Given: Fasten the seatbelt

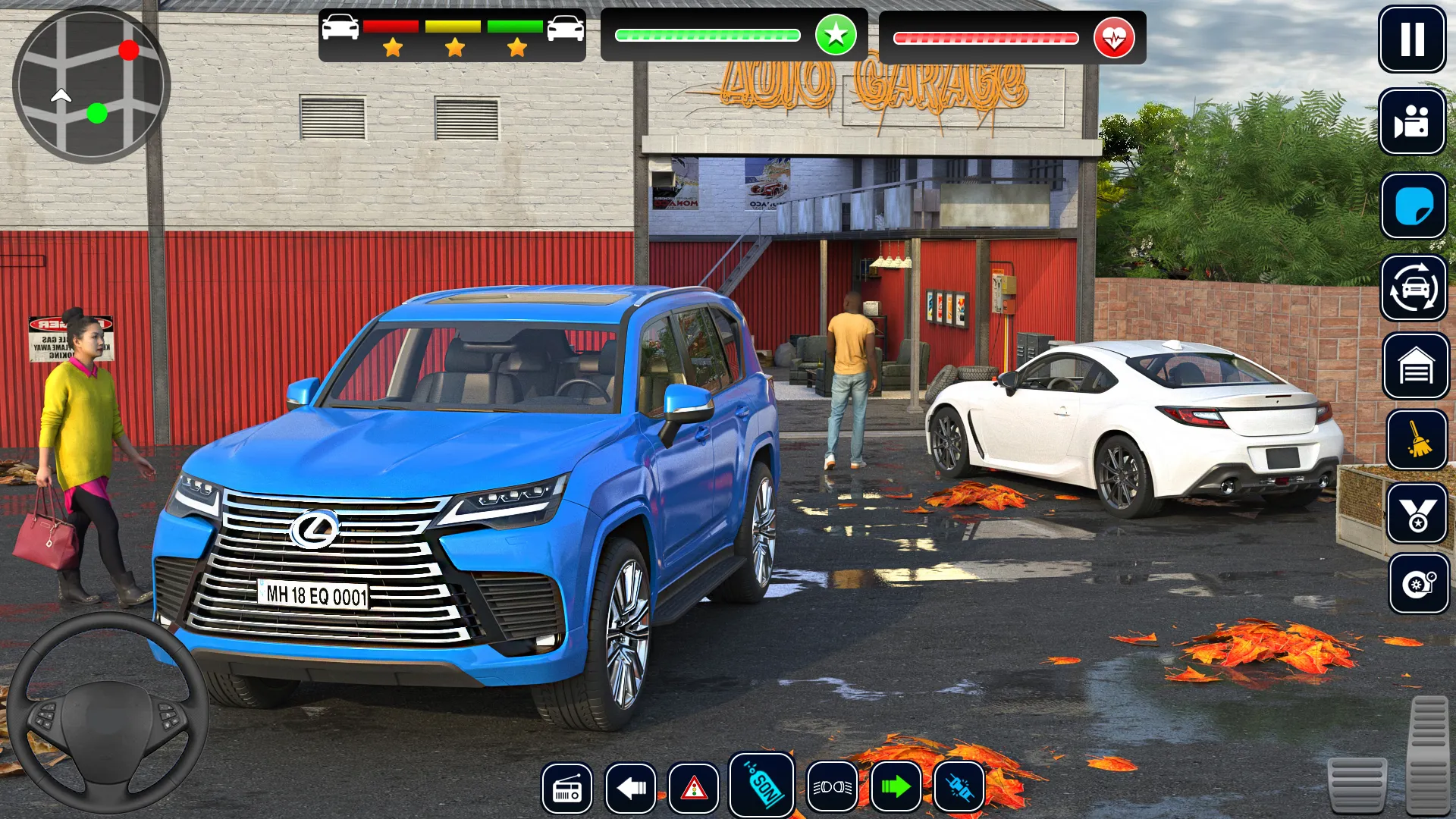Looking at the screenshot, I should click(959, 789).
